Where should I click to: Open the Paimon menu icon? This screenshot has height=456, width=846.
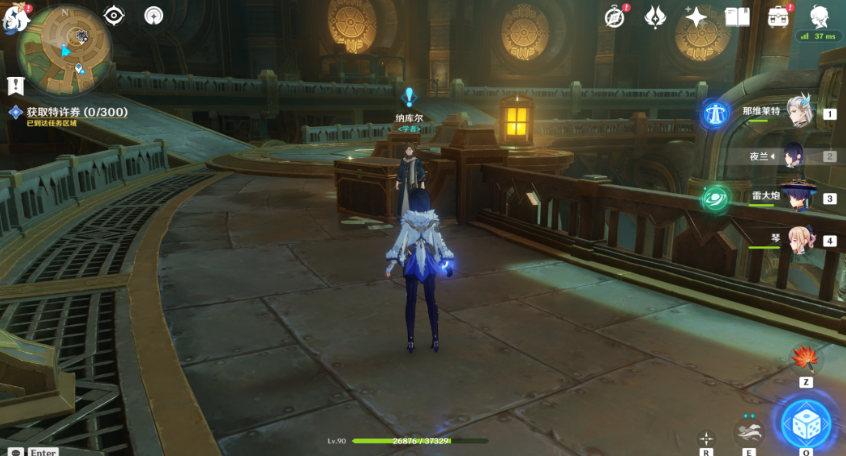(x=14, y=17)
